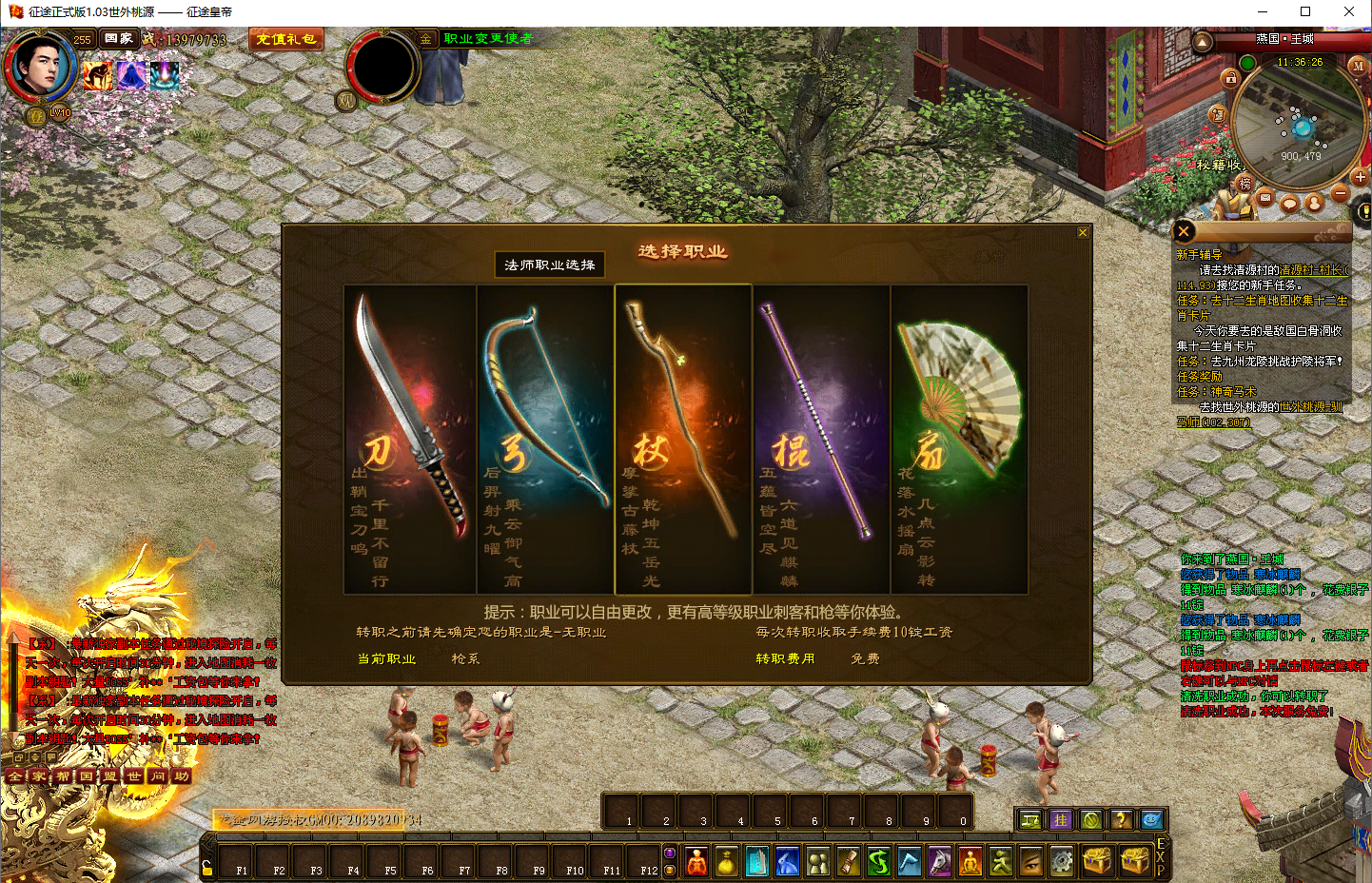The width and height of the screenshot is (1372, 883).
Task: Toggle the 挂 auto-play button
Action: [x=1060, y=819]
